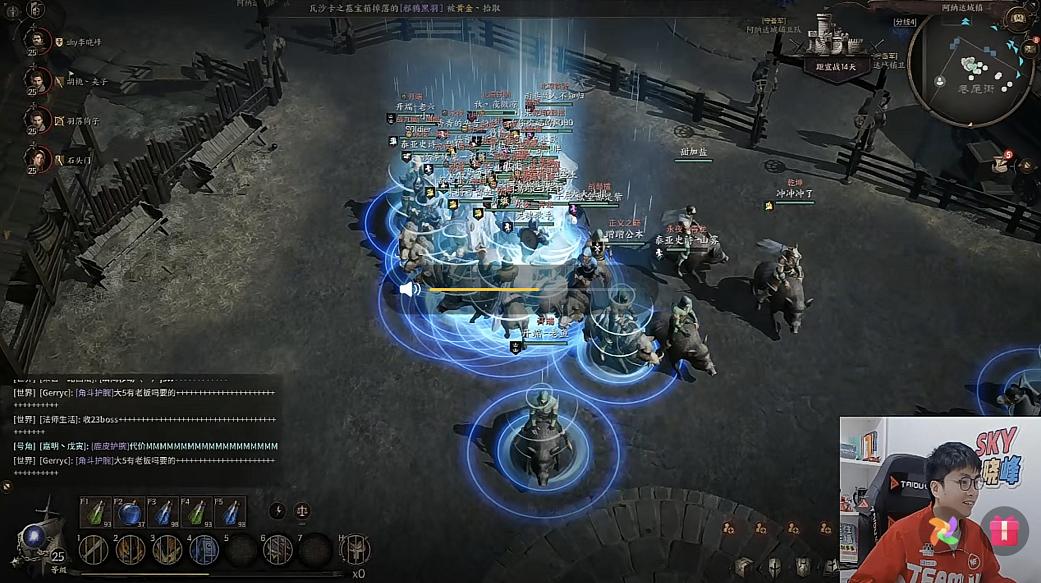Image resolution: width=1041 pixels, height=583 pixels.
Task: Select the second party member's portrait
Action: [38, 80]
